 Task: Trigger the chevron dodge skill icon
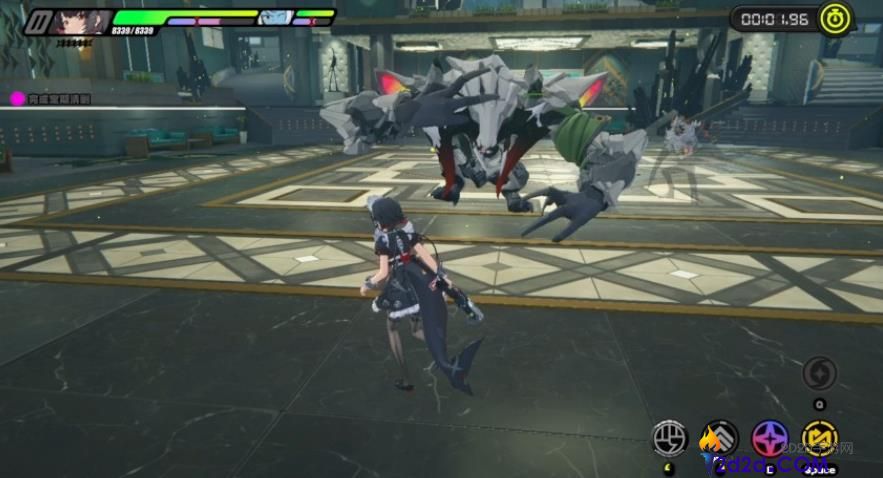click(x=718, y=437)
